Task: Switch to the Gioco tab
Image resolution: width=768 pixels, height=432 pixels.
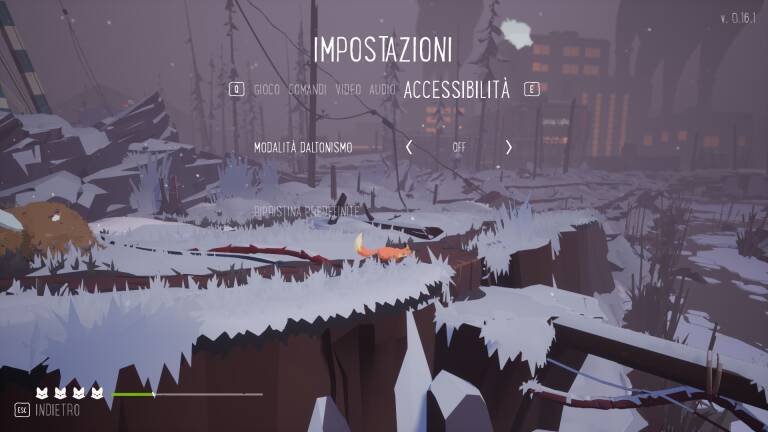Action: tap(266, 90)
